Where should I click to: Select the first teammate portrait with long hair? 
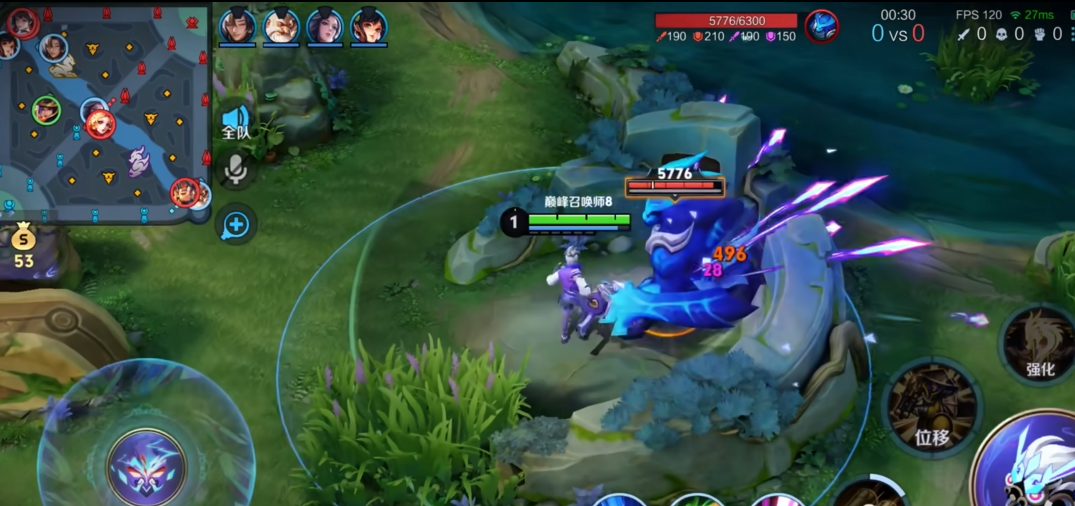click(x=238, y=25)
